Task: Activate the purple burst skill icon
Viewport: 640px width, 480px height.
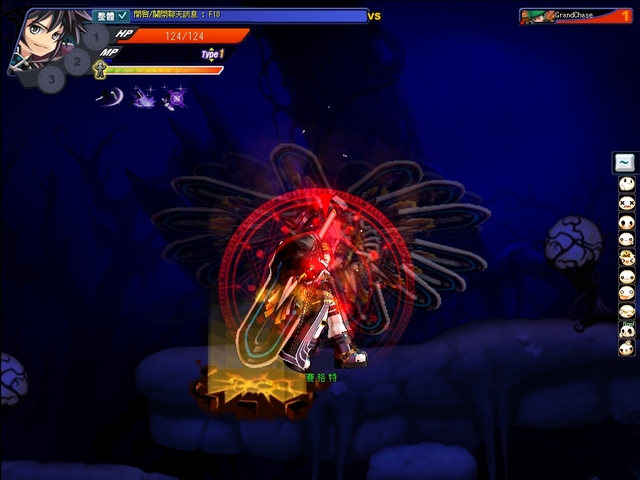Action: coord(143,97)
